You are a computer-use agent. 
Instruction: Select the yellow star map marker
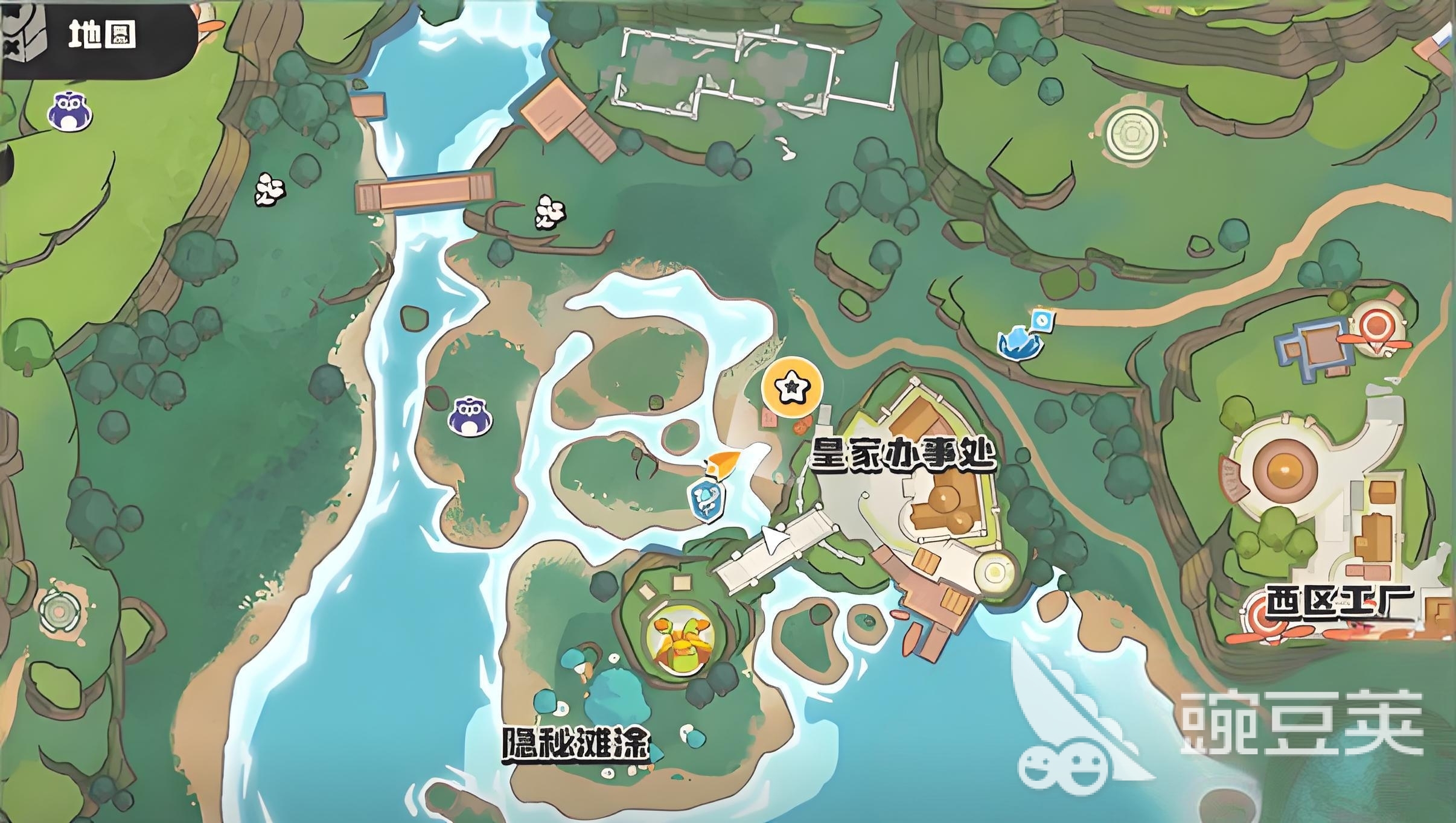(791, 387)
